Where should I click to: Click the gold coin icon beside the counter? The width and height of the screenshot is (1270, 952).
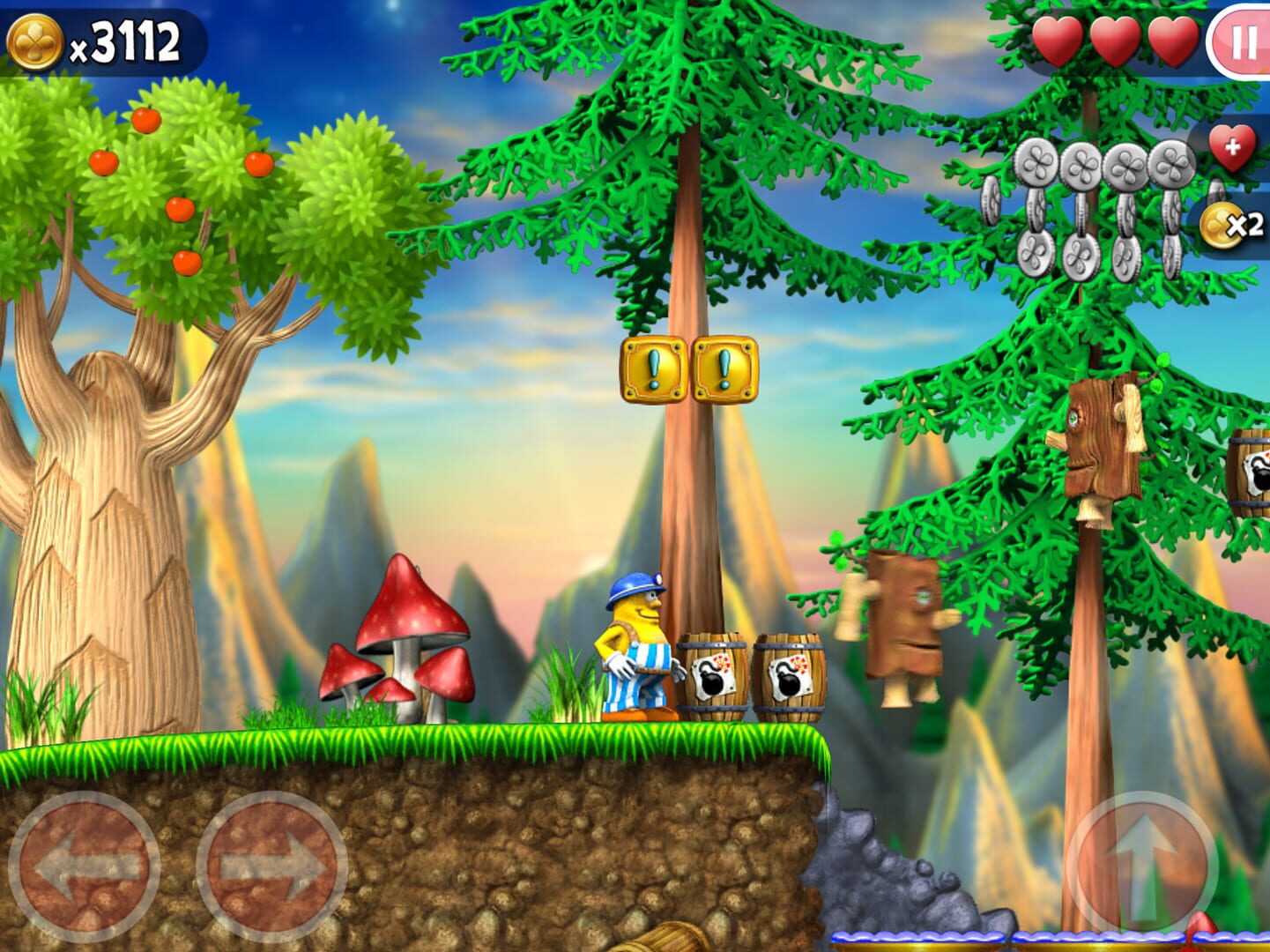[x=35, y=39]
